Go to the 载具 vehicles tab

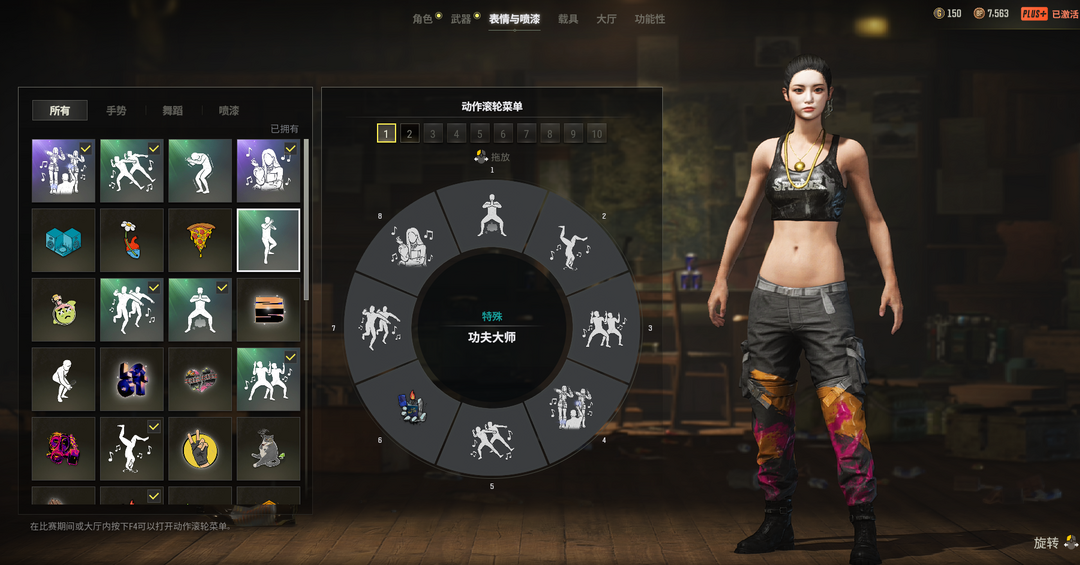coord(568,19)
